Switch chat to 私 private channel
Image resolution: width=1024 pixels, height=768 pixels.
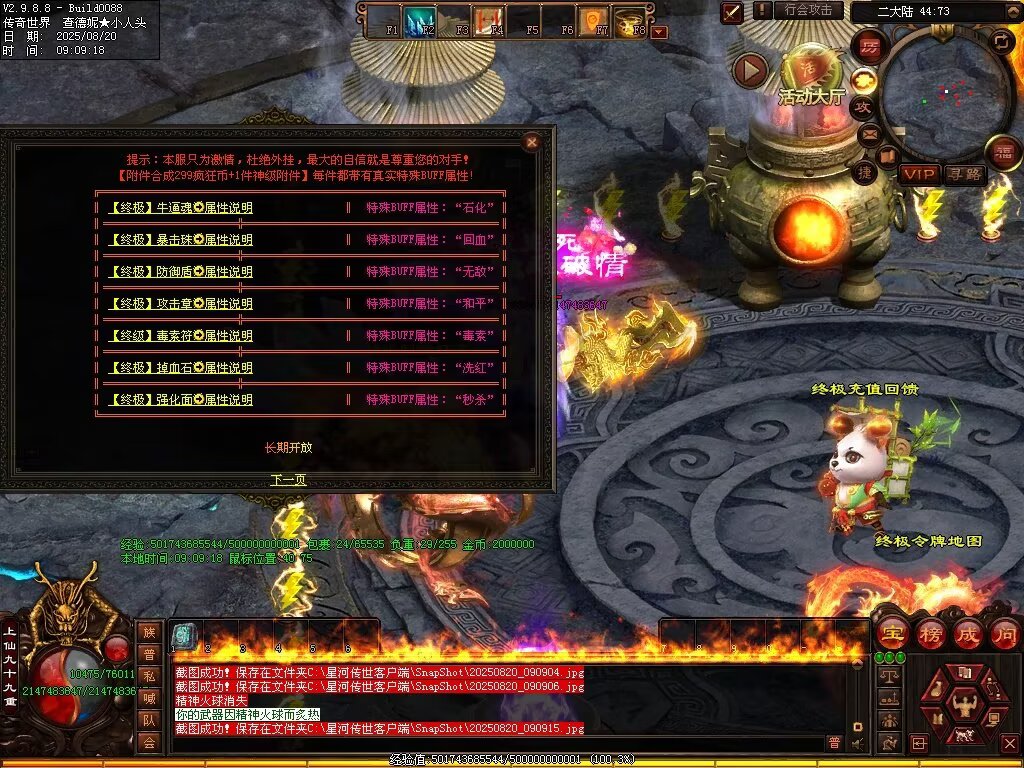(149, 675)
